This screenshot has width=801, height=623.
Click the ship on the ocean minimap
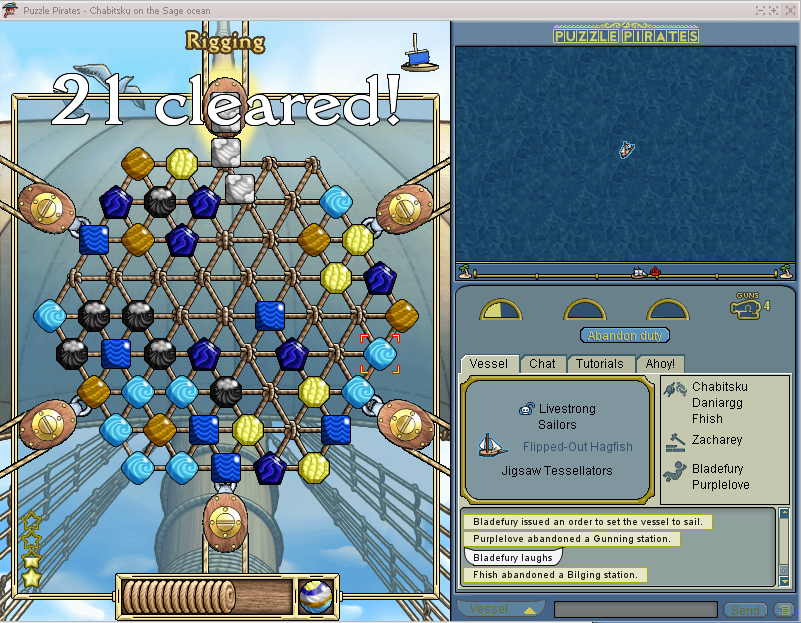(625, 150)
